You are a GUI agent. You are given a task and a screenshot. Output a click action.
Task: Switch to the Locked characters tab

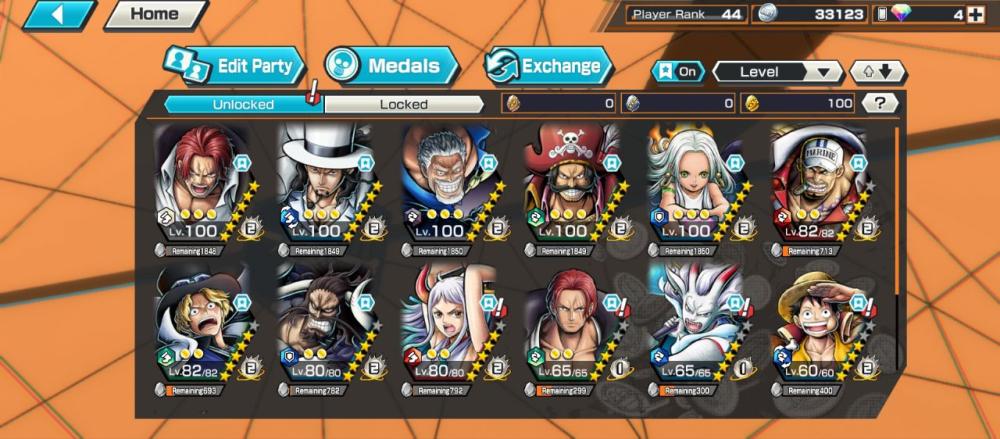click(403, 103)
